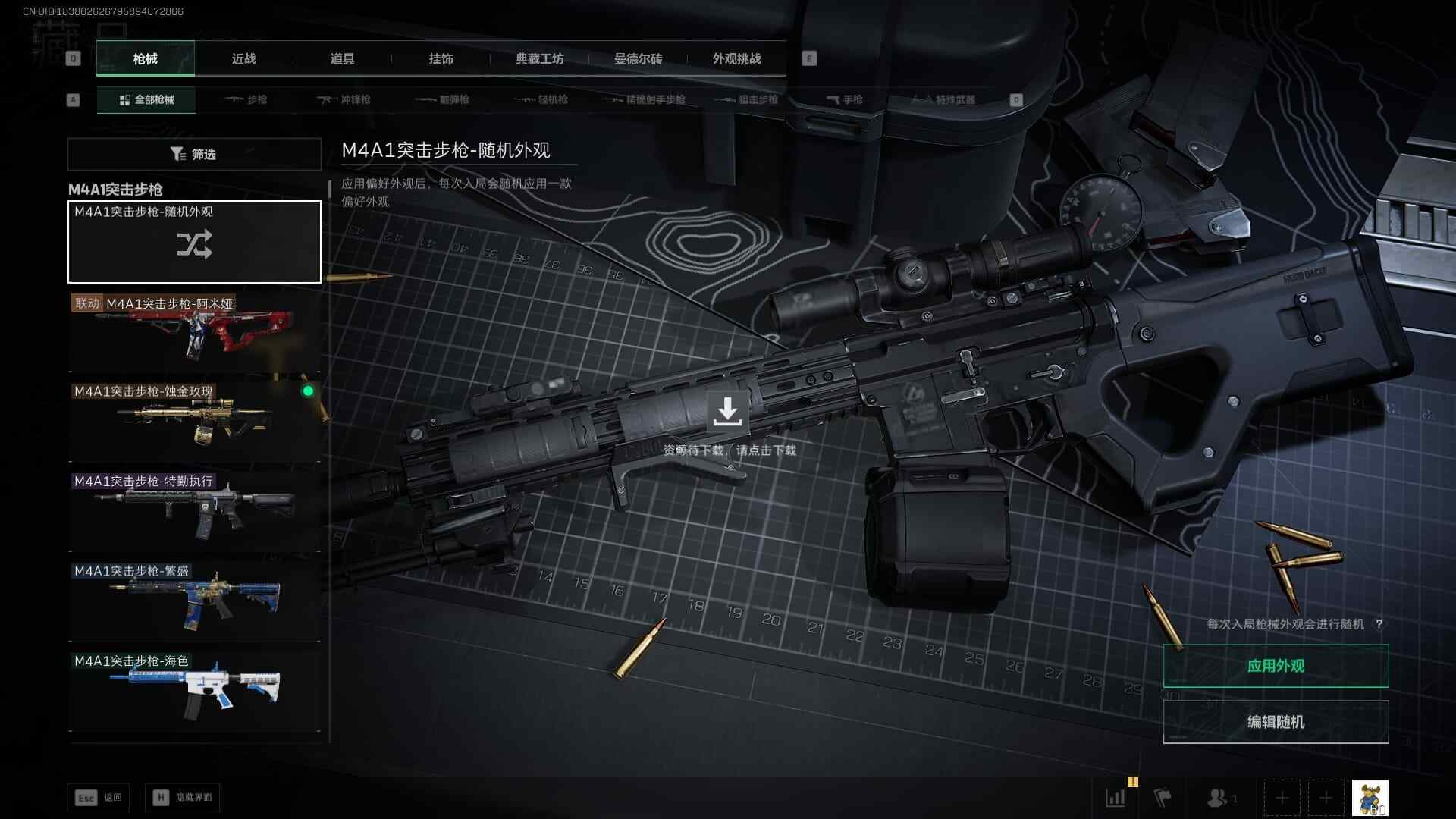Filter weapons by 步枪 rifles
Image resolution: width=1456 pixels, height=819 pixels.
tap(246, 99)
